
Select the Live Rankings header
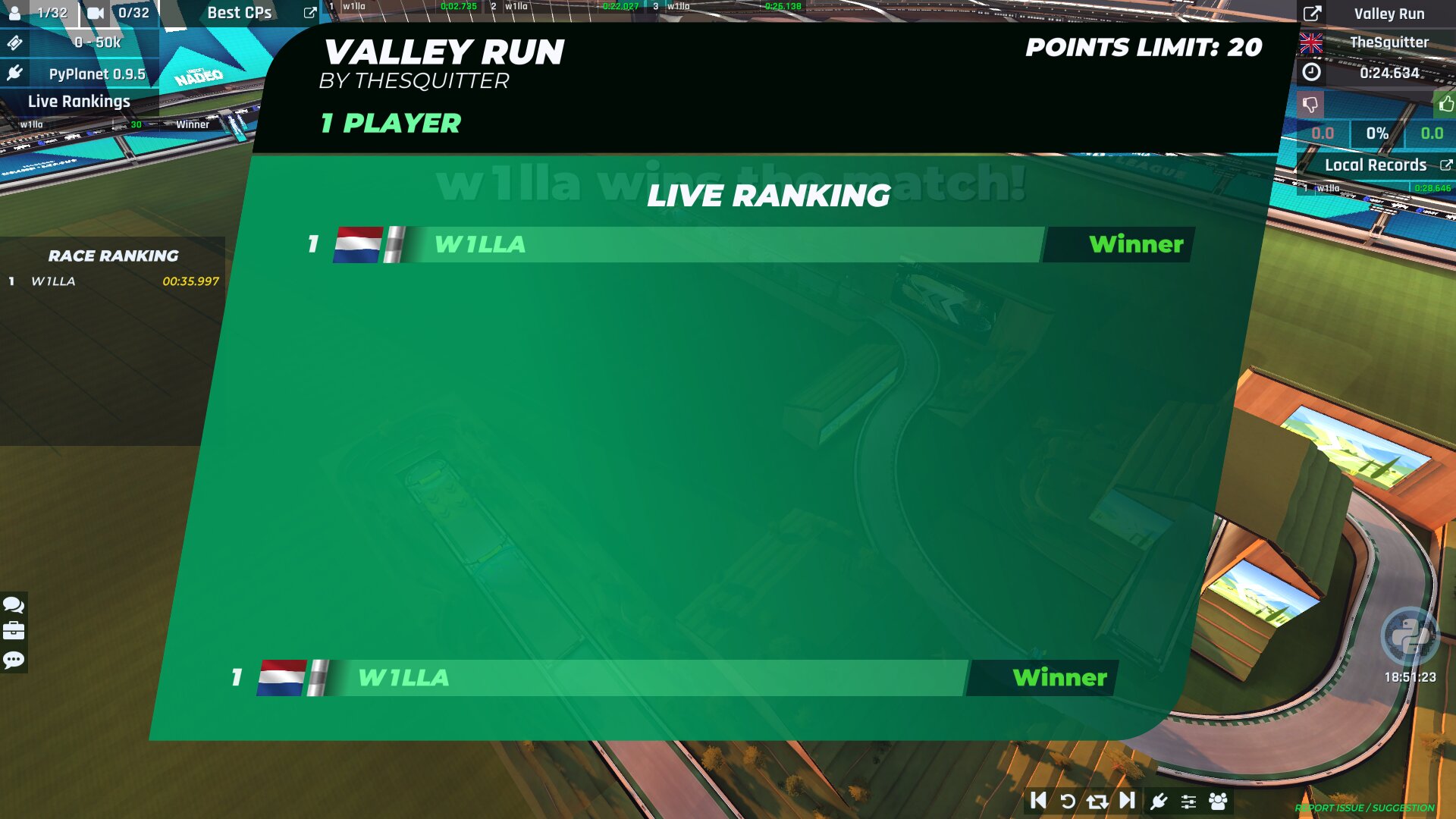80,101
